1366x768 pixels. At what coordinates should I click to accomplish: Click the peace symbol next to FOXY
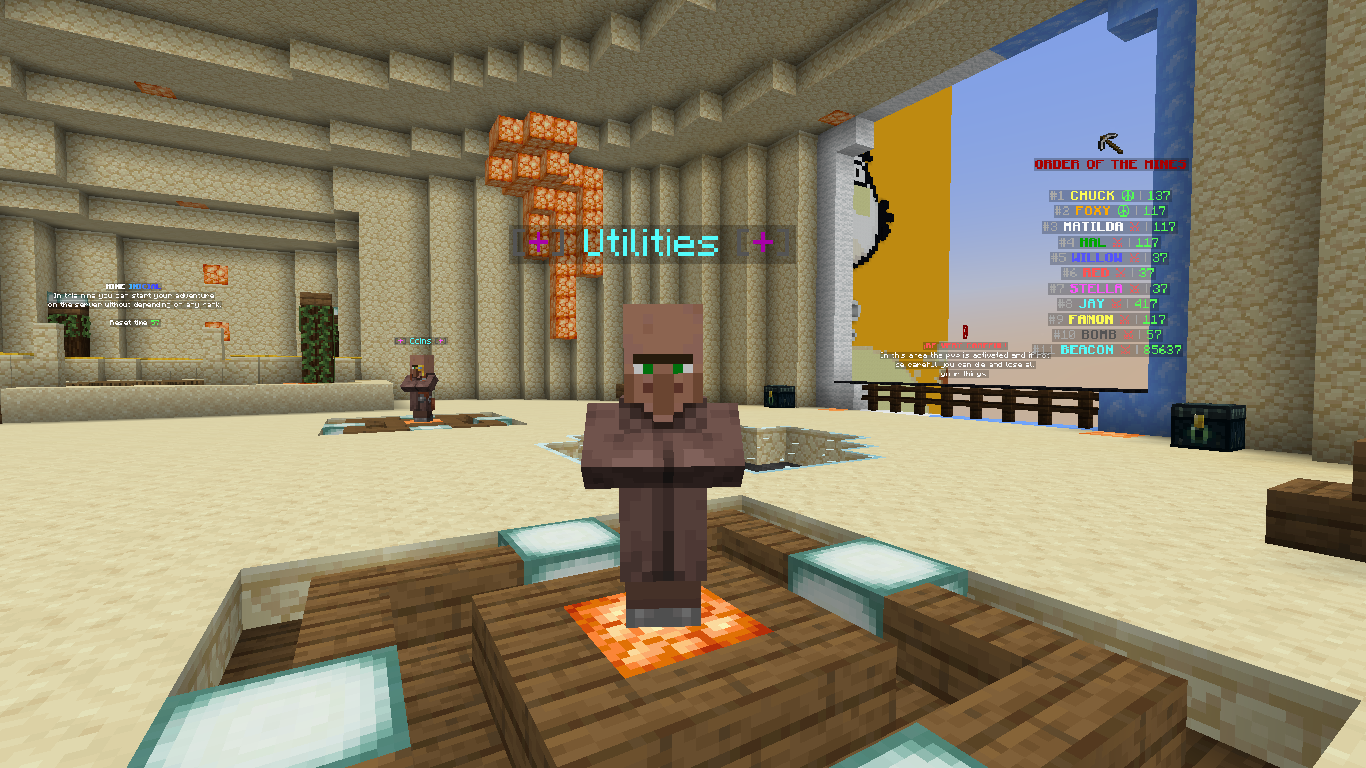[1122, 211]
